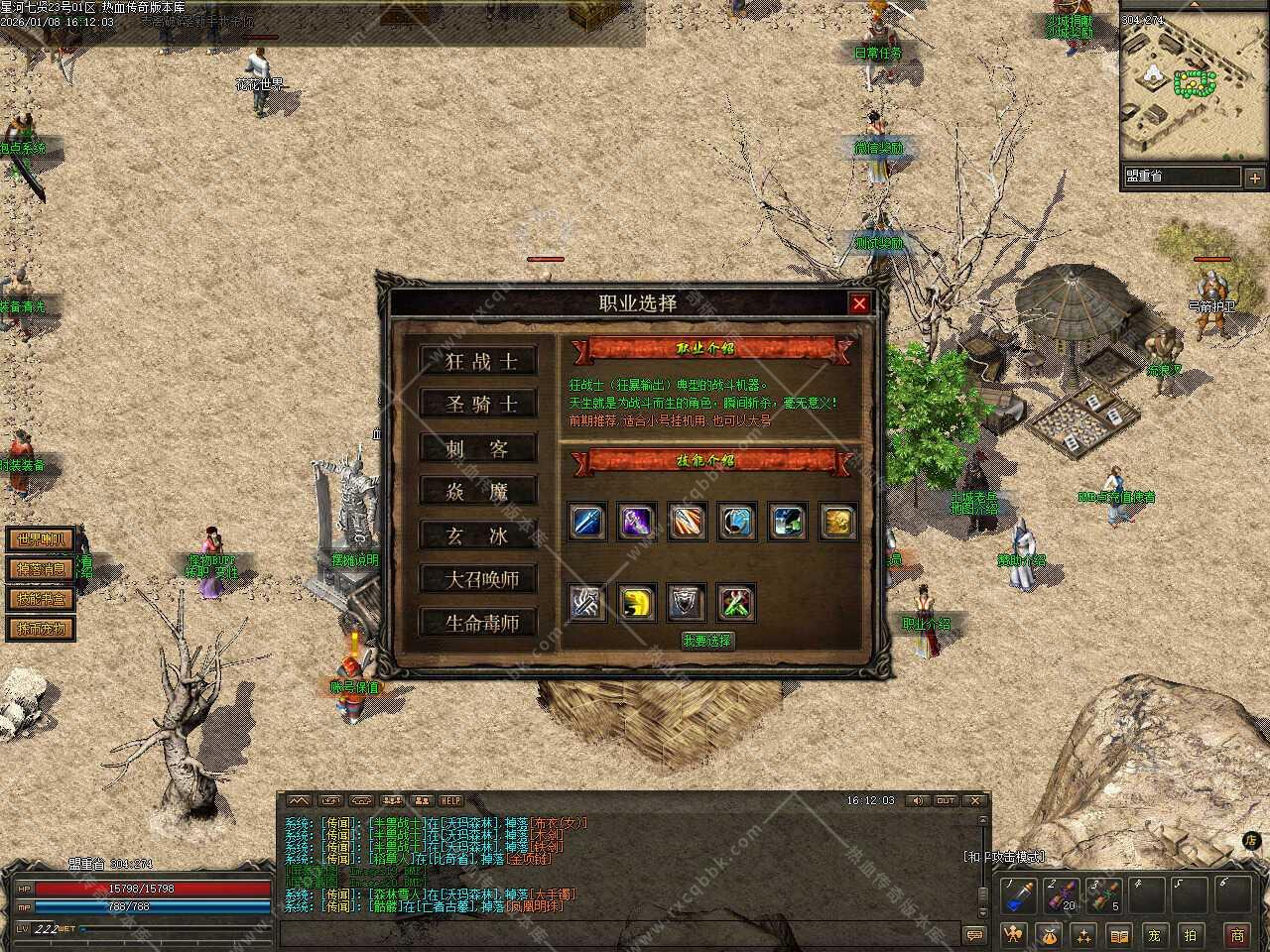This screenshot has height=952, width=1270.
Task: Close the 职业选择 class selection window
Action: pyautogui.click(x=859, y=303)
